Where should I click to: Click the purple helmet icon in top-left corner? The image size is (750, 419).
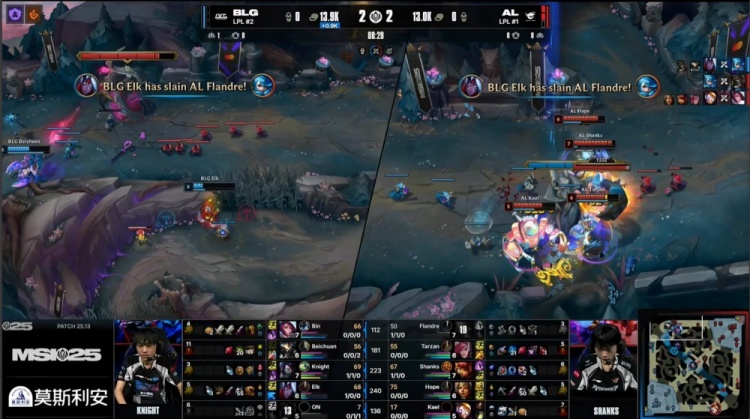tap(13, 13)
